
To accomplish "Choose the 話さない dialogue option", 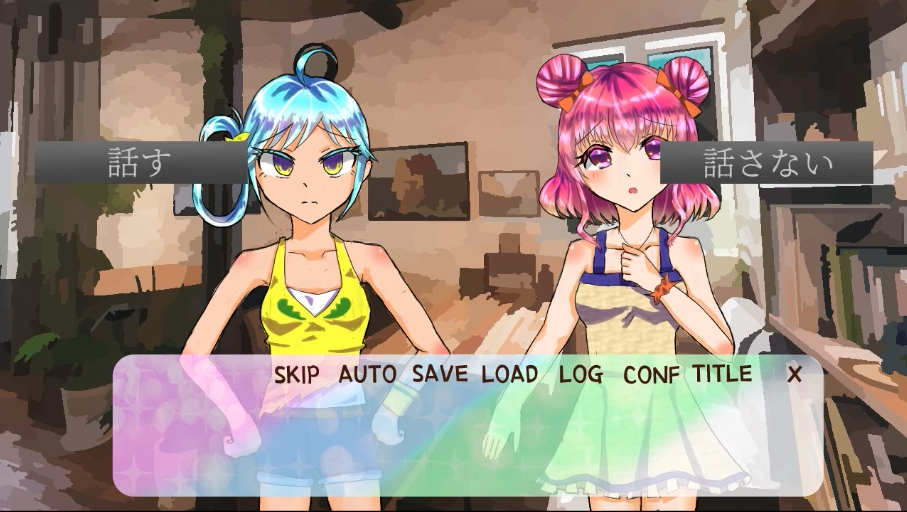I will click(x=767, y=163).
